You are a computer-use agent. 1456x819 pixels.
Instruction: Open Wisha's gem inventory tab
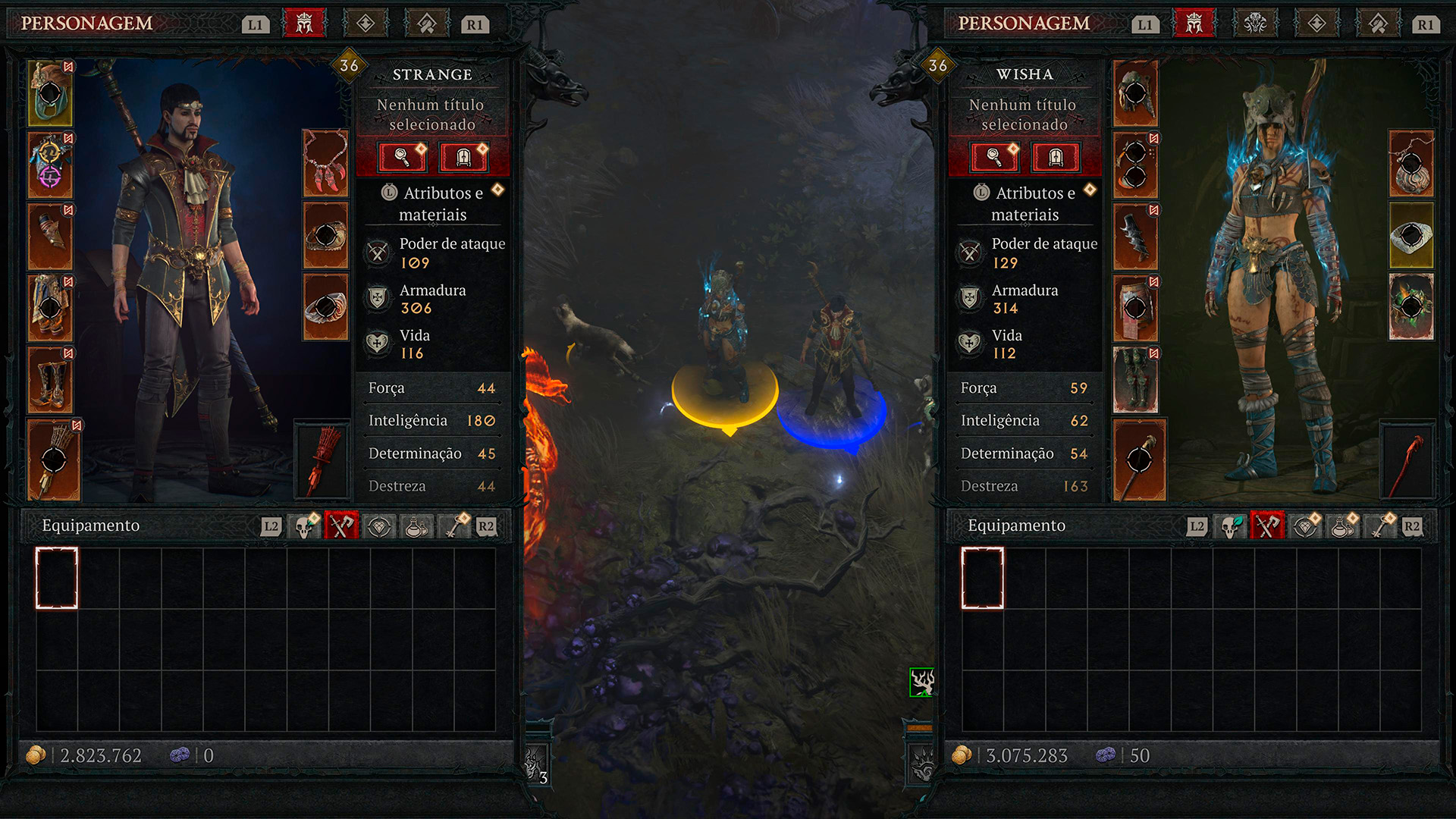1305,526
